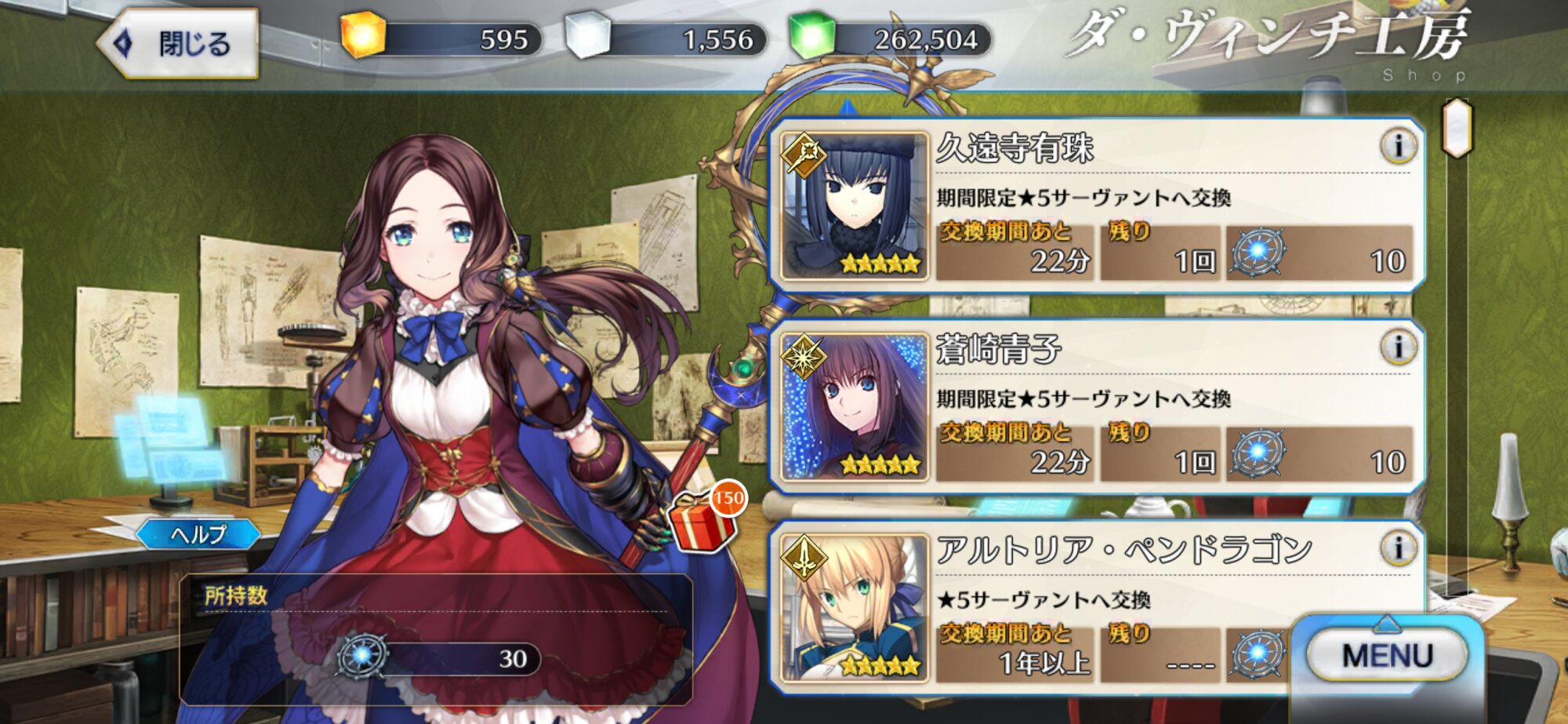Show info for 久遠寺有珠
Viewport: 1568px width, 724px height.
click(1398, 146)
